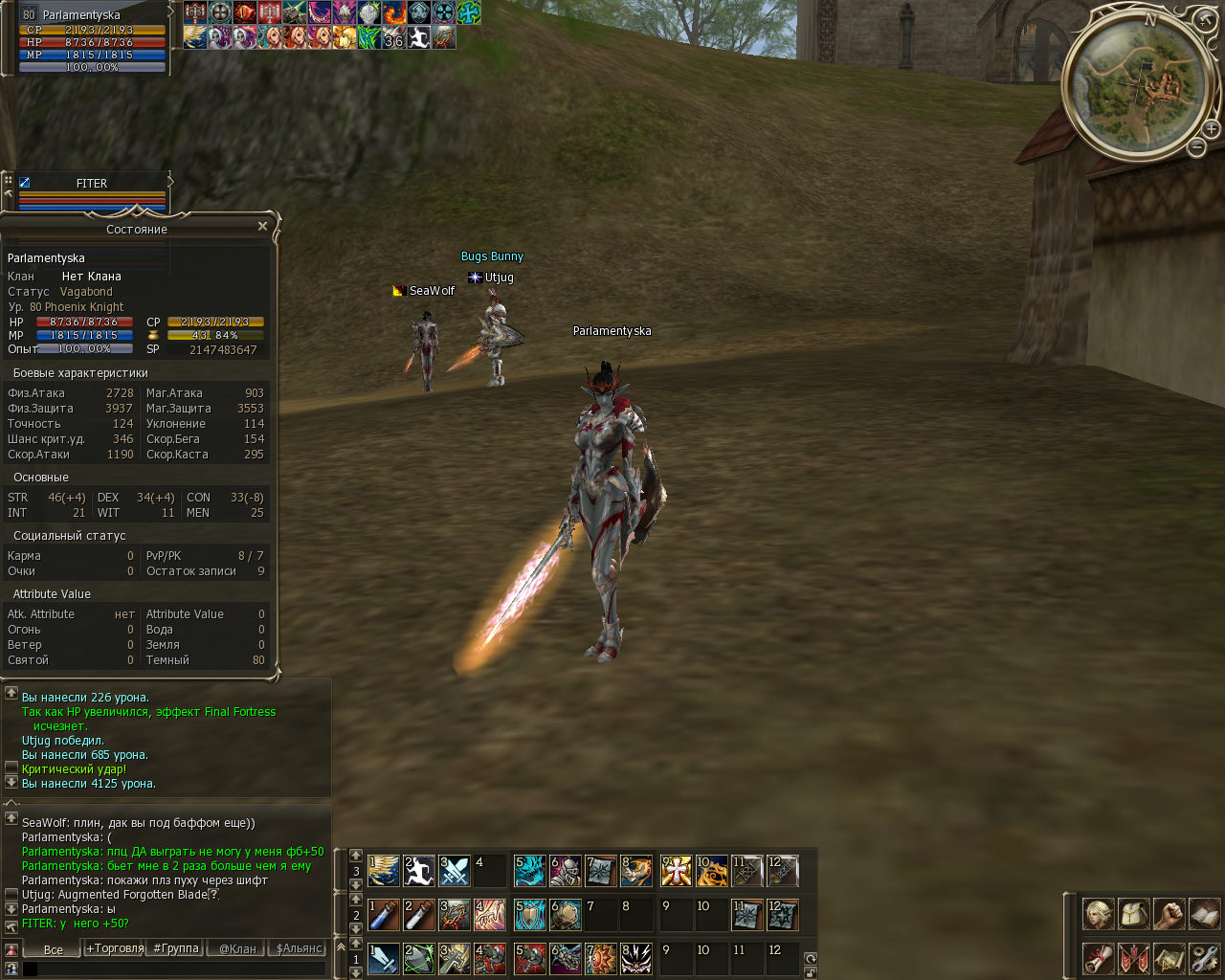Open the @Клан chat tab
Viewport: 1225px width, 980px height.
tap(237, 949)
